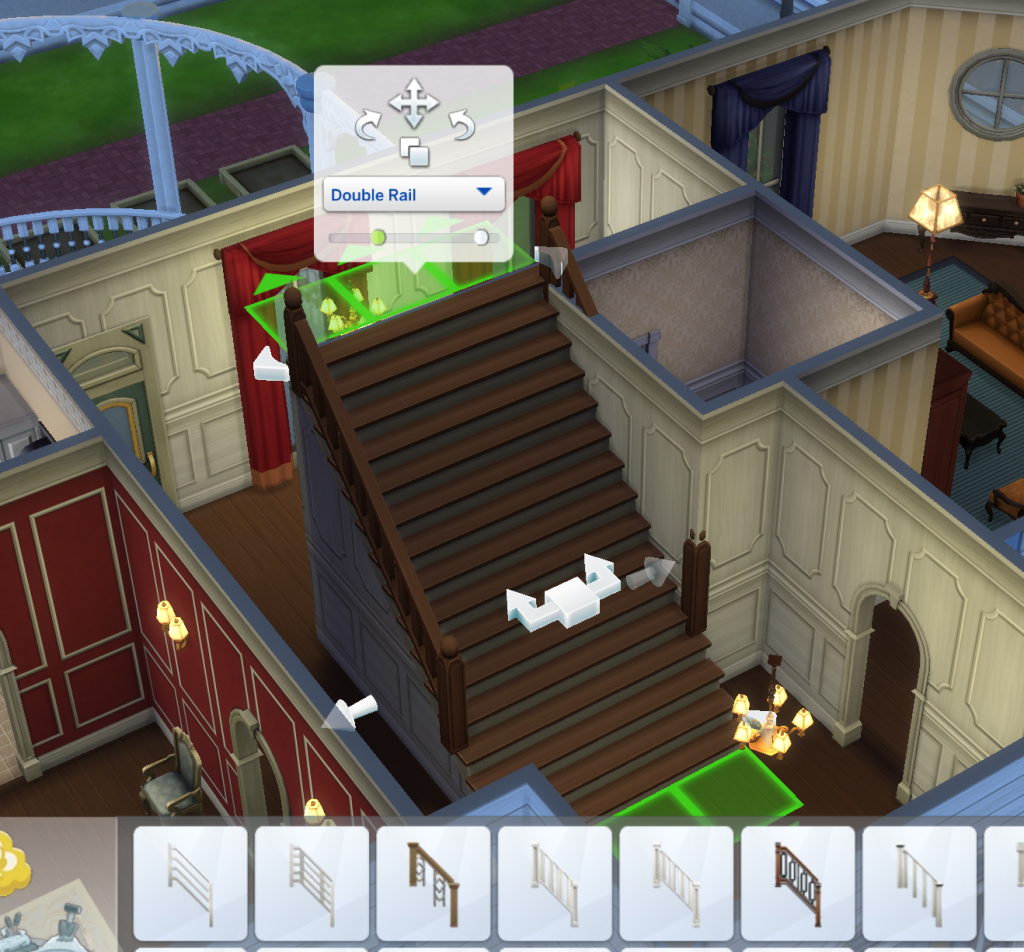Screen dimensions: 1024x952
Task: Click the green slider handle
Action: pyautogui.click(x=378, y=237)
